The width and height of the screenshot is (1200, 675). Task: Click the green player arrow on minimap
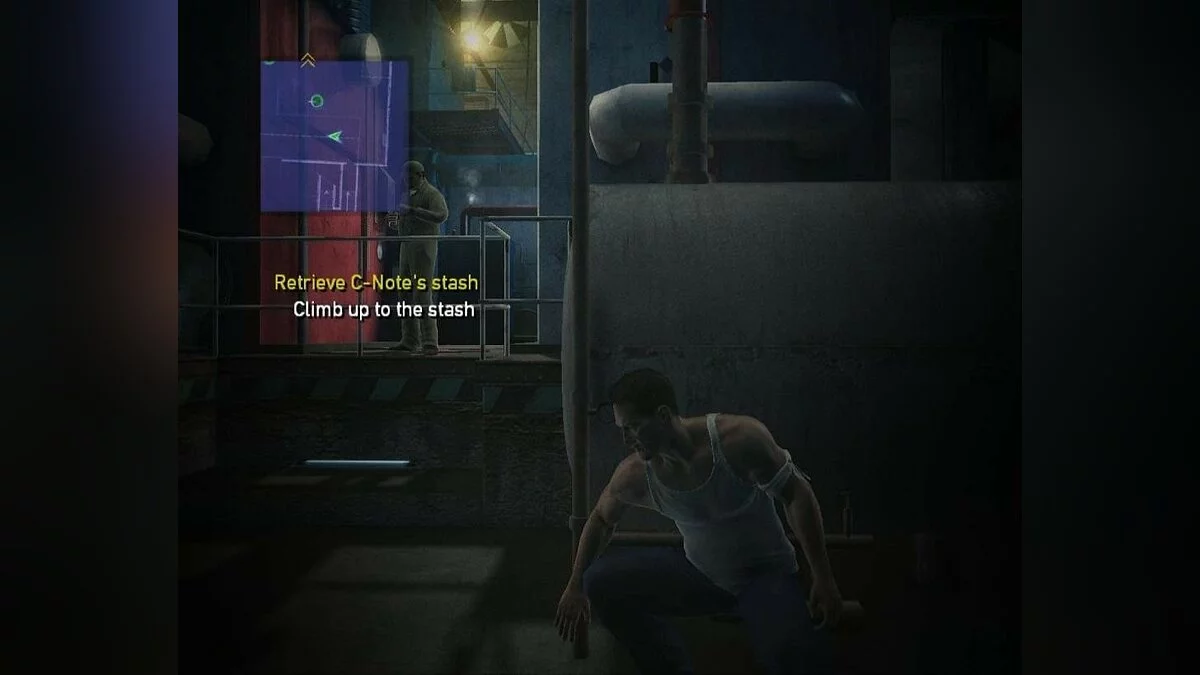point(334,136)
